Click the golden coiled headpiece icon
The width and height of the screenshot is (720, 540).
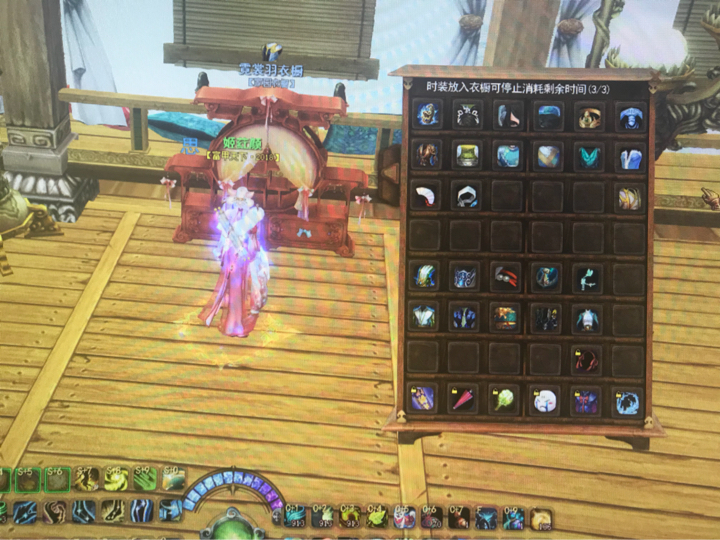point(588,115)
